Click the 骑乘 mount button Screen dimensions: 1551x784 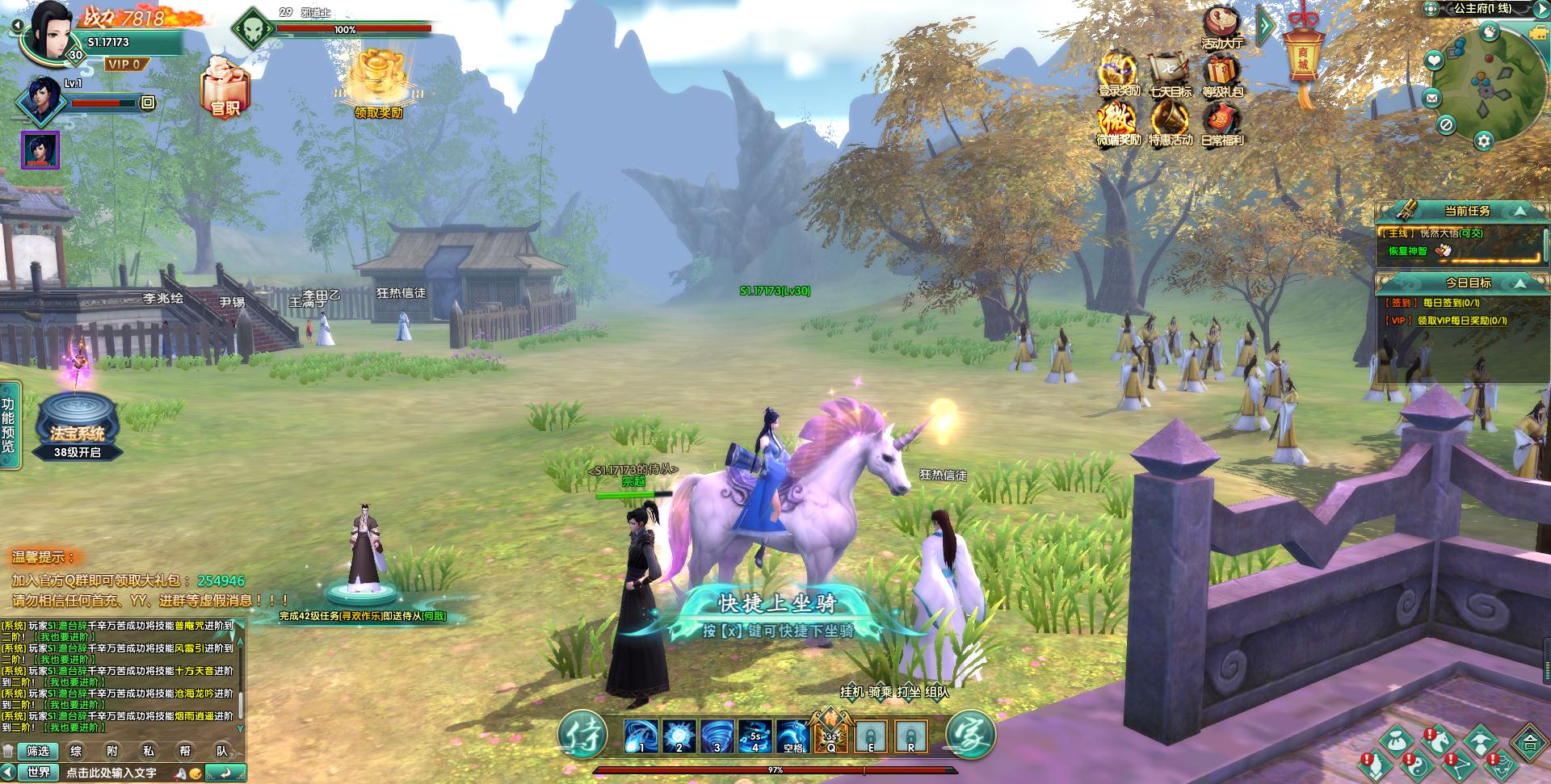[881, 692]
